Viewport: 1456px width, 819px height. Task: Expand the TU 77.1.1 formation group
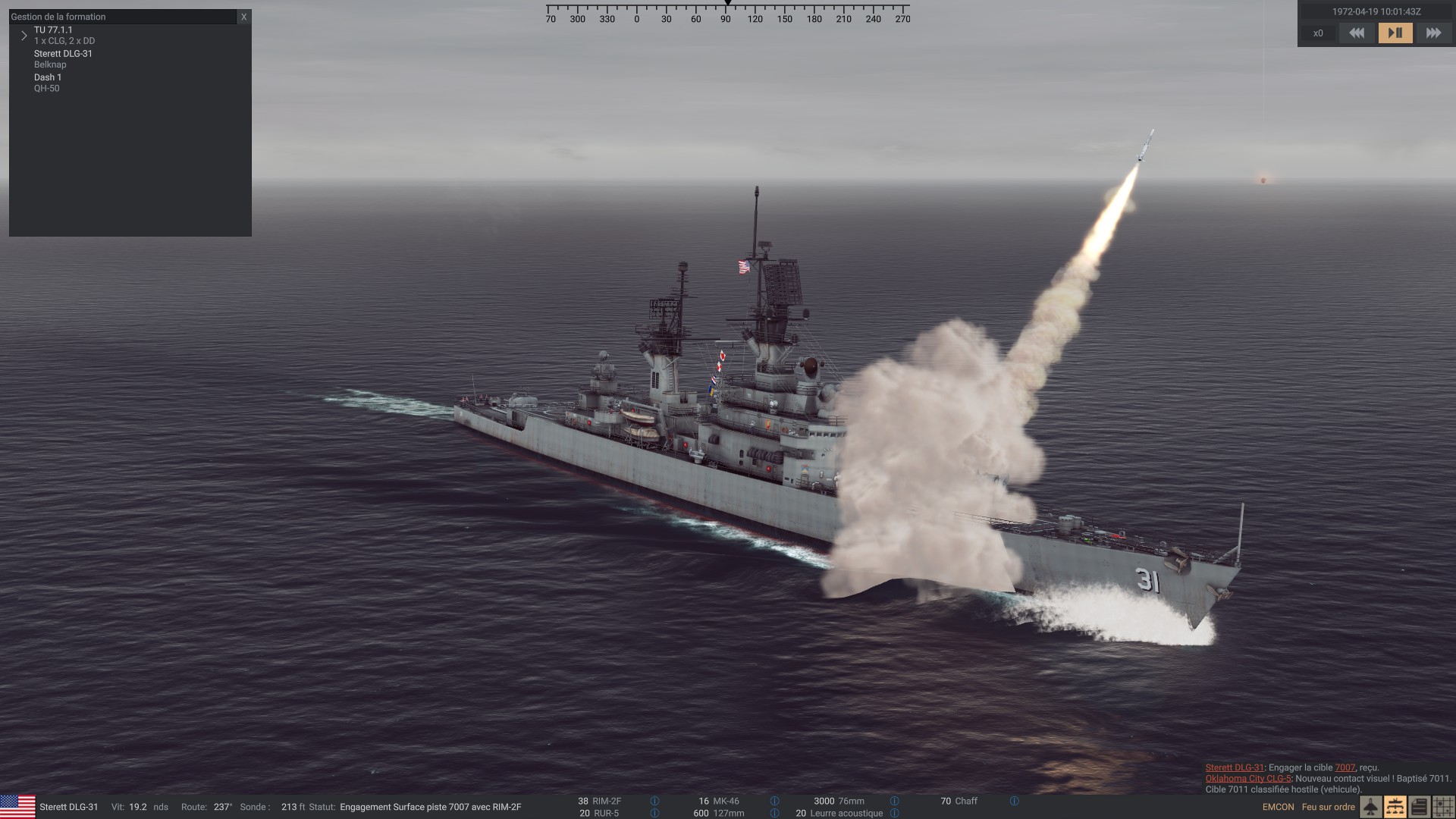24,36
